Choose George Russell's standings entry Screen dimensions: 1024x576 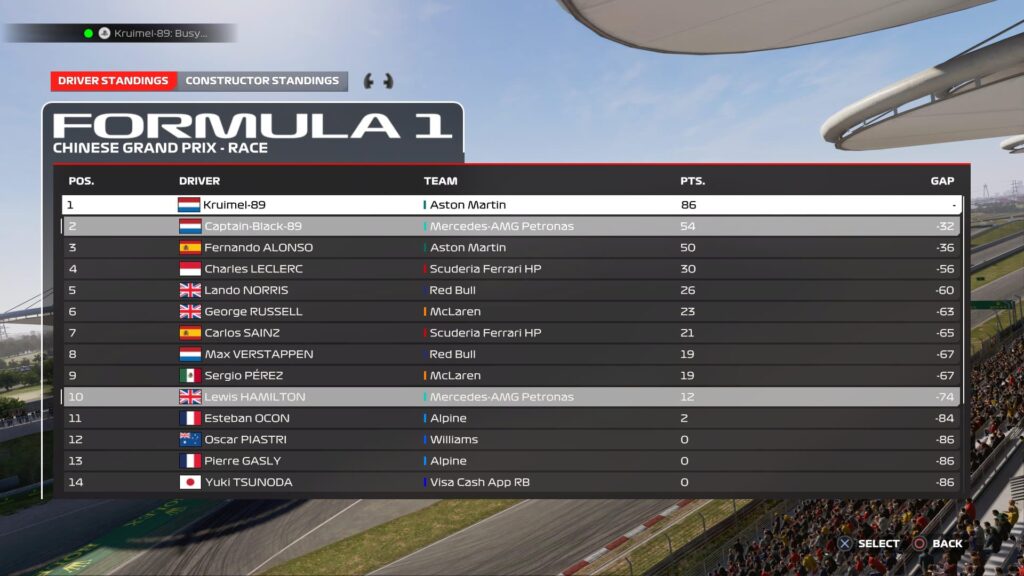(511, 311)
